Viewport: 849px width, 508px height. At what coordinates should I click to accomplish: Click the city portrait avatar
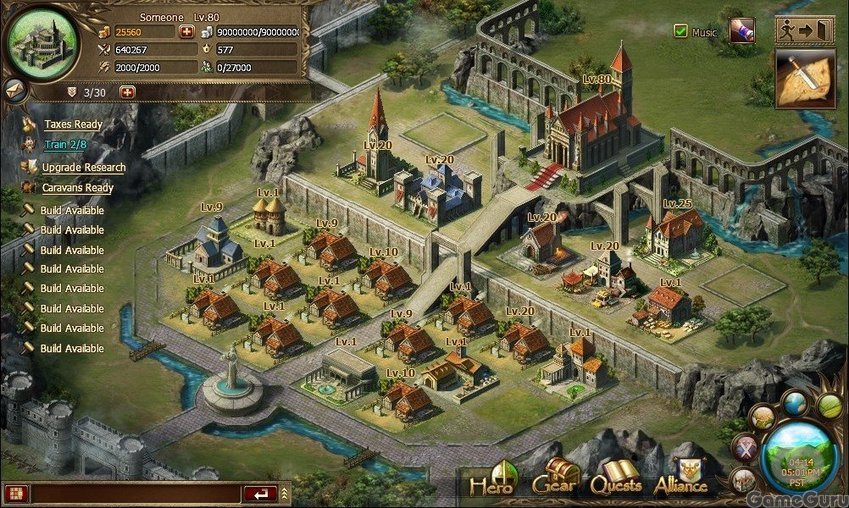[x=41, y=41]
